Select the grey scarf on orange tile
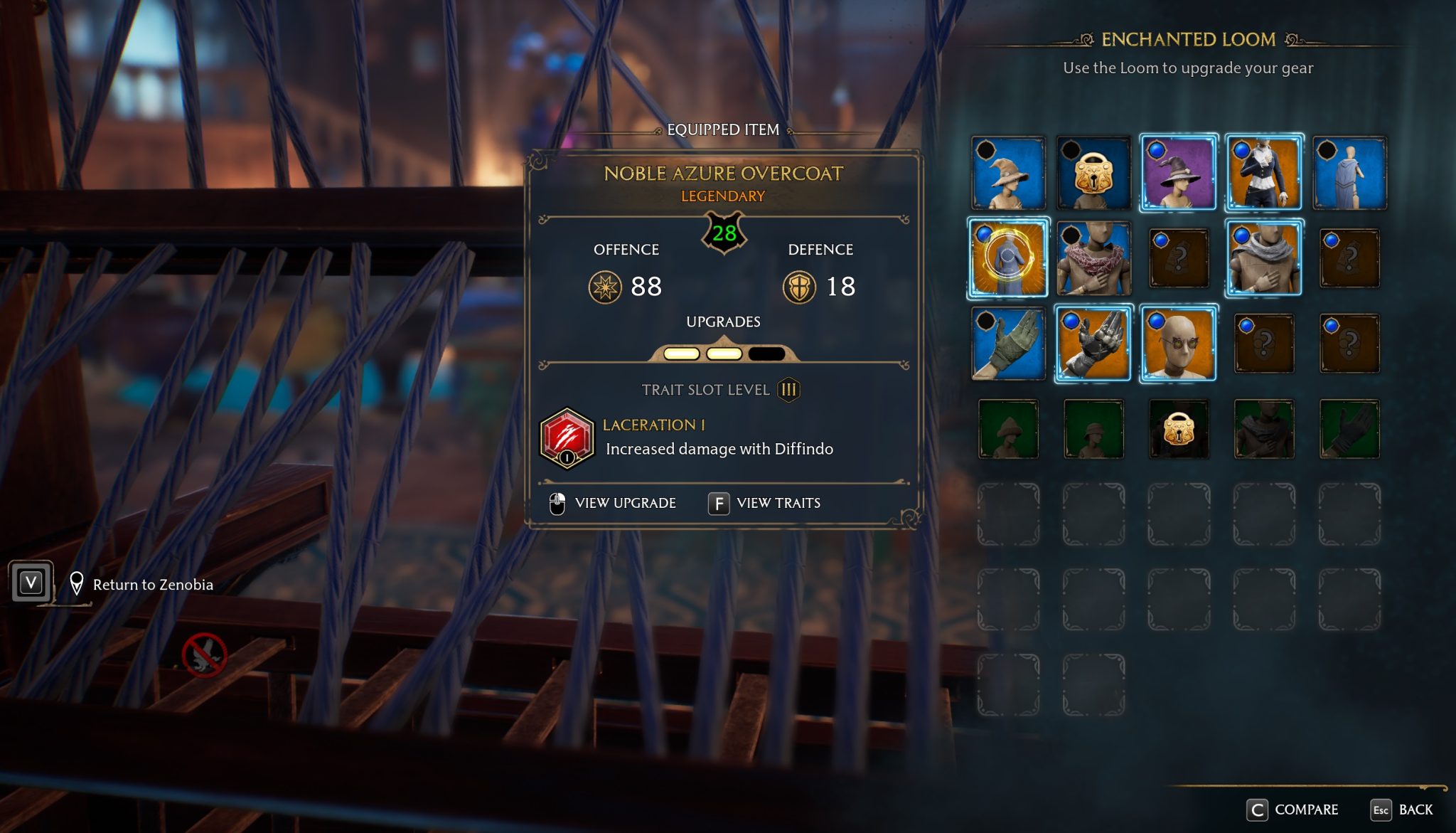1456x833 pixels. click(1263, 258)
